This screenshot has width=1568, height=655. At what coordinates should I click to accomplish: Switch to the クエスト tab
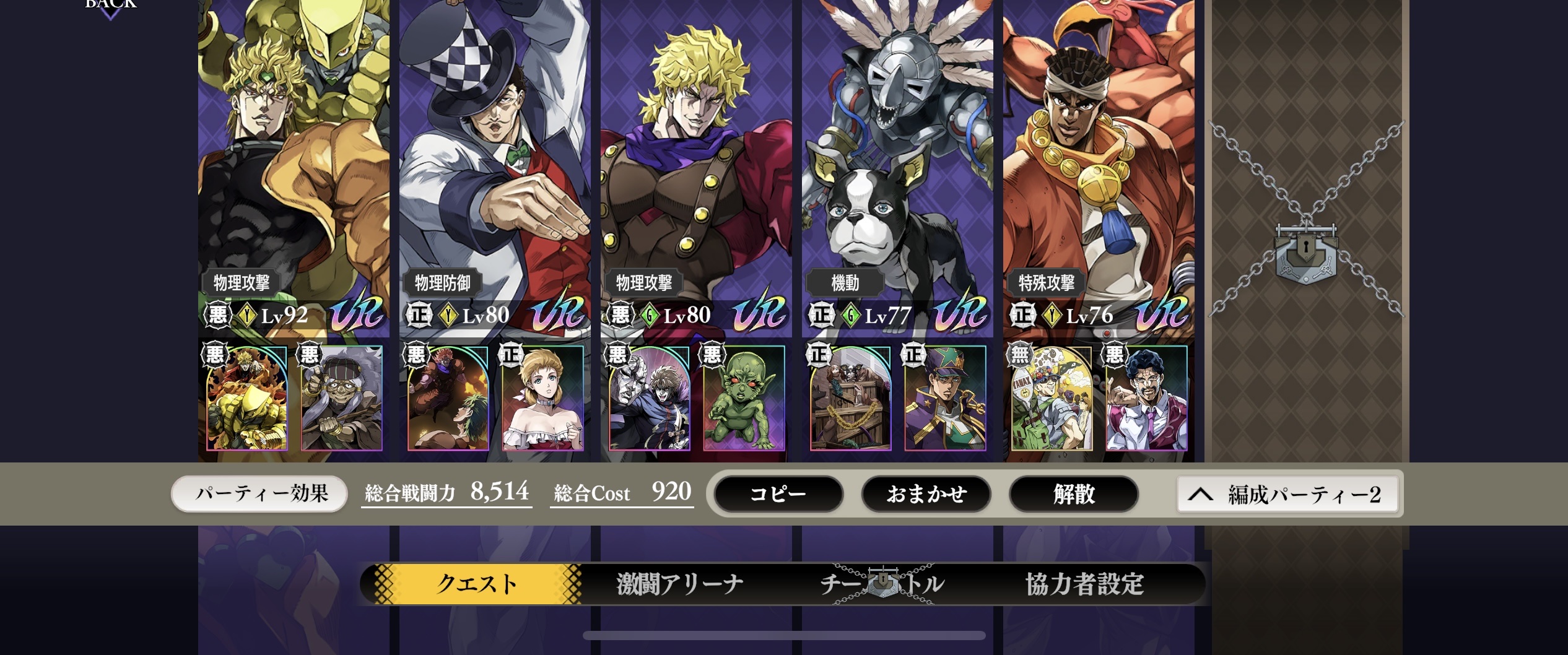[x=476, y=584]
